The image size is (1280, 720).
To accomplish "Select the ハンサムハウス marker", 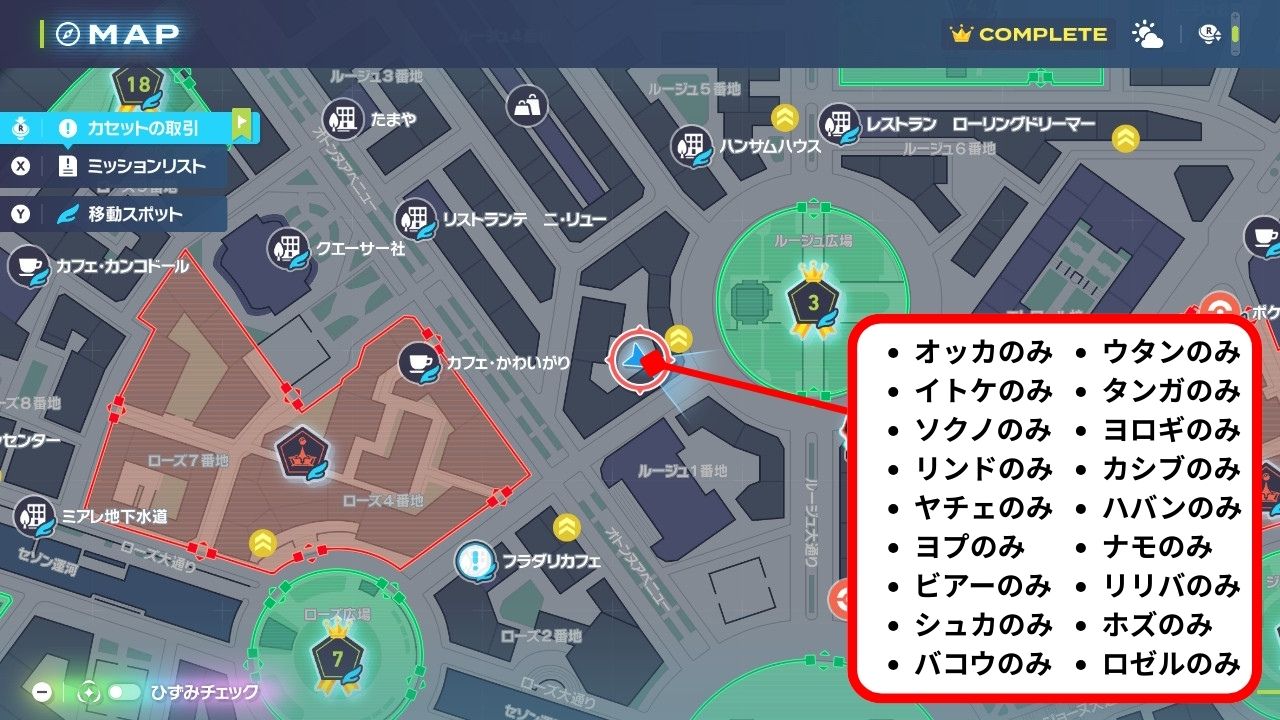I will coord(692,146).
